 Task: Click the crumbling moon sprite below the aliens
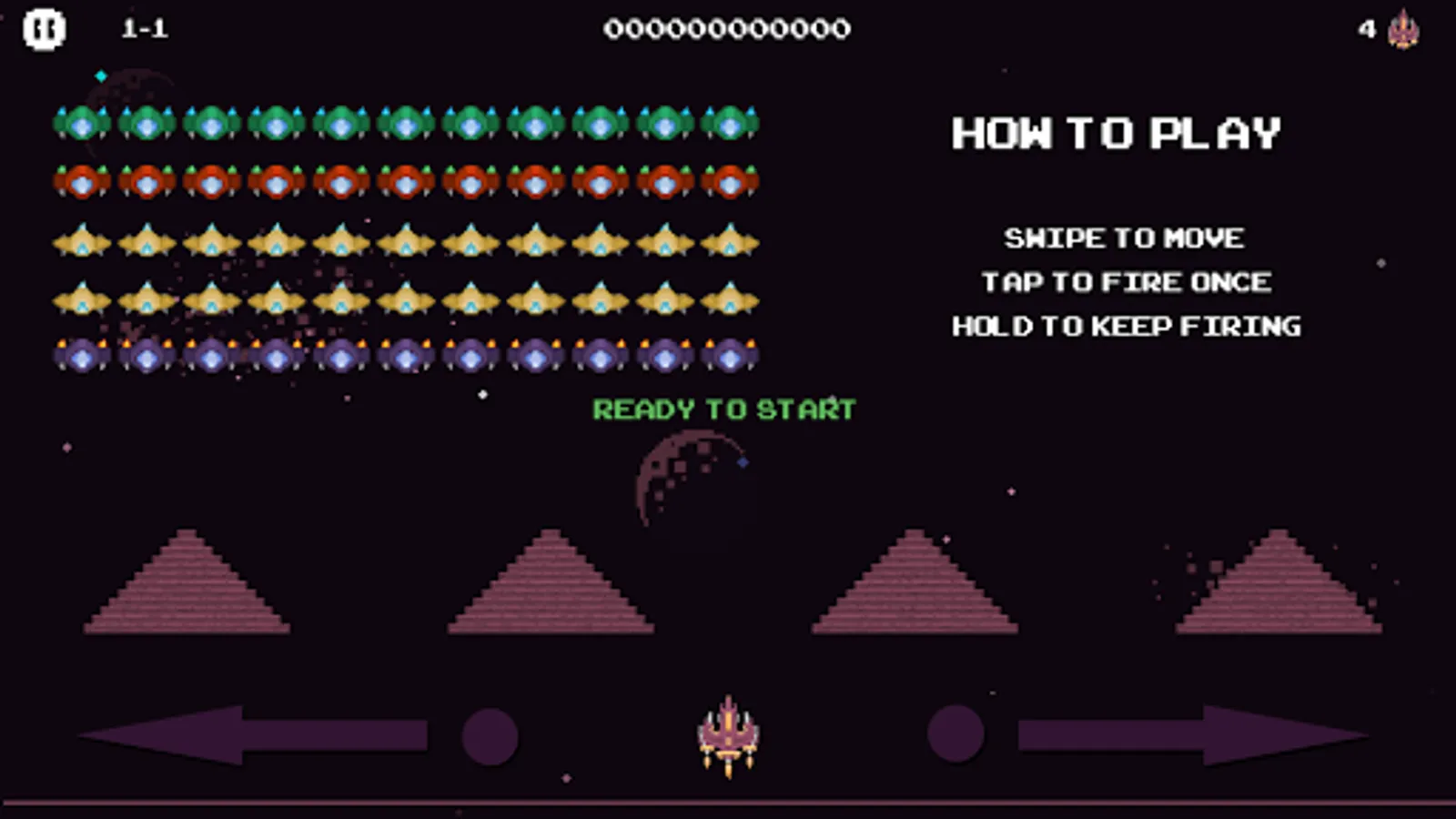[x=693, y=482]
